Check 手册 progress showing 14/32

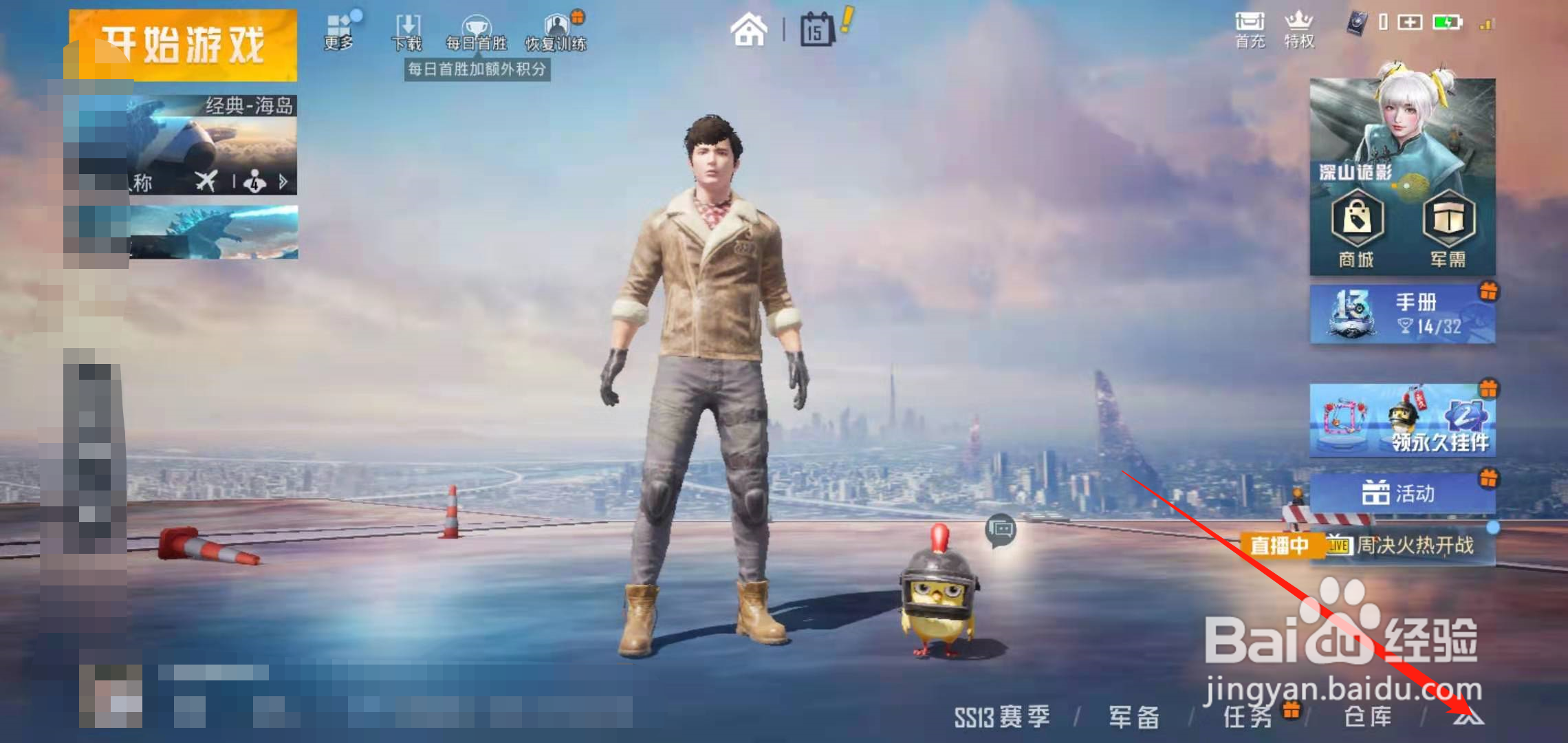click(1403, 313)
